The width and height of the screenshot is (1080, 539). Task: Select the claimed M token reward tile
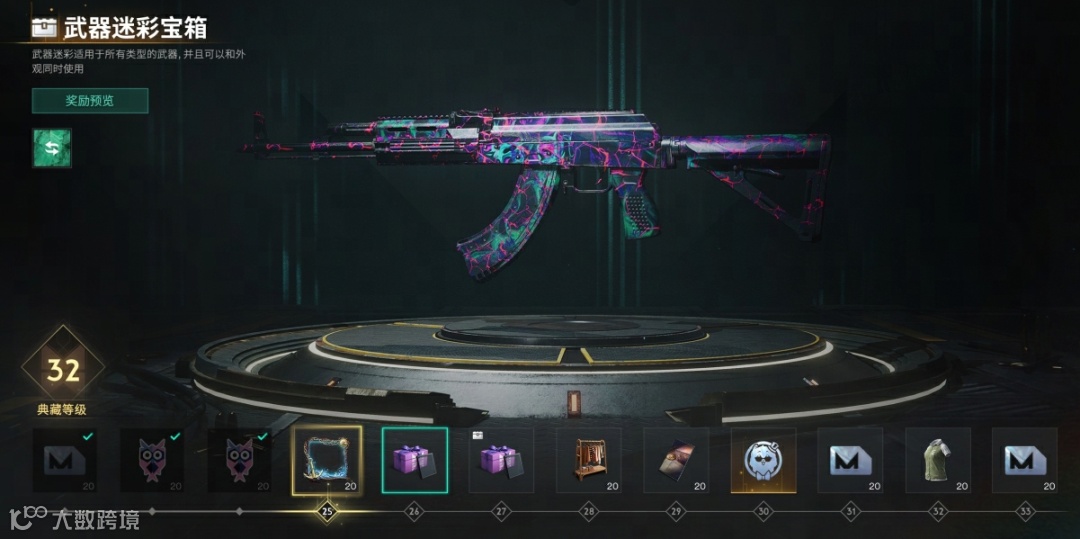(x=65, y=460)
